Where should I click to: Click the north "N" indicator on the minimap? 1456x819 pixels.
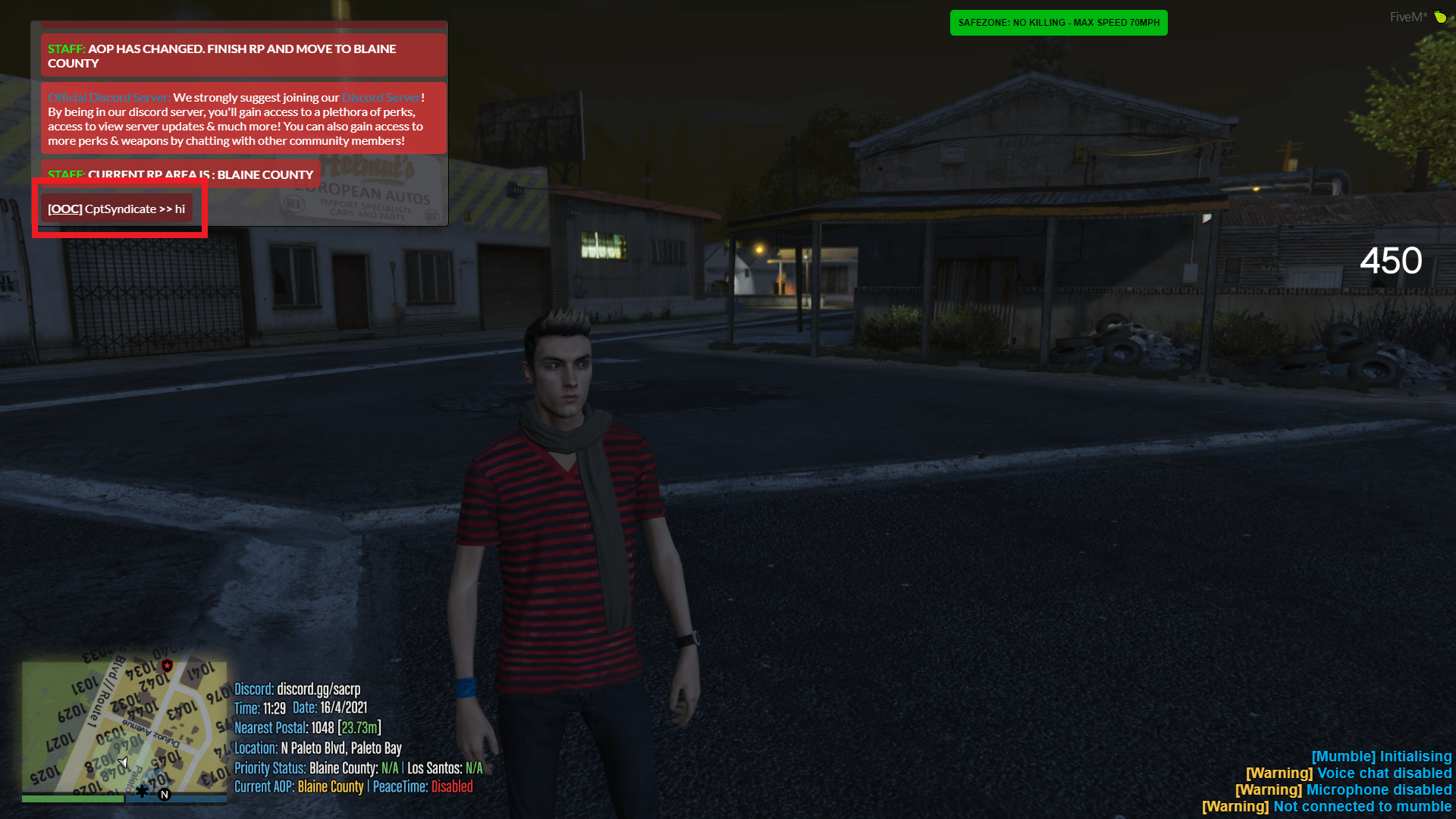tap(163, 795)
